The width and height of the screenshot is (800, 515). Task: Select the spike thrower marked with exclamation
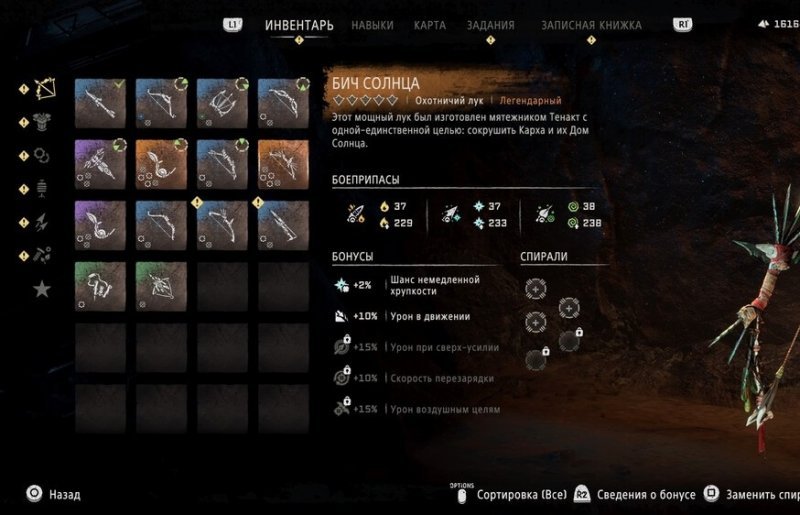283,225
